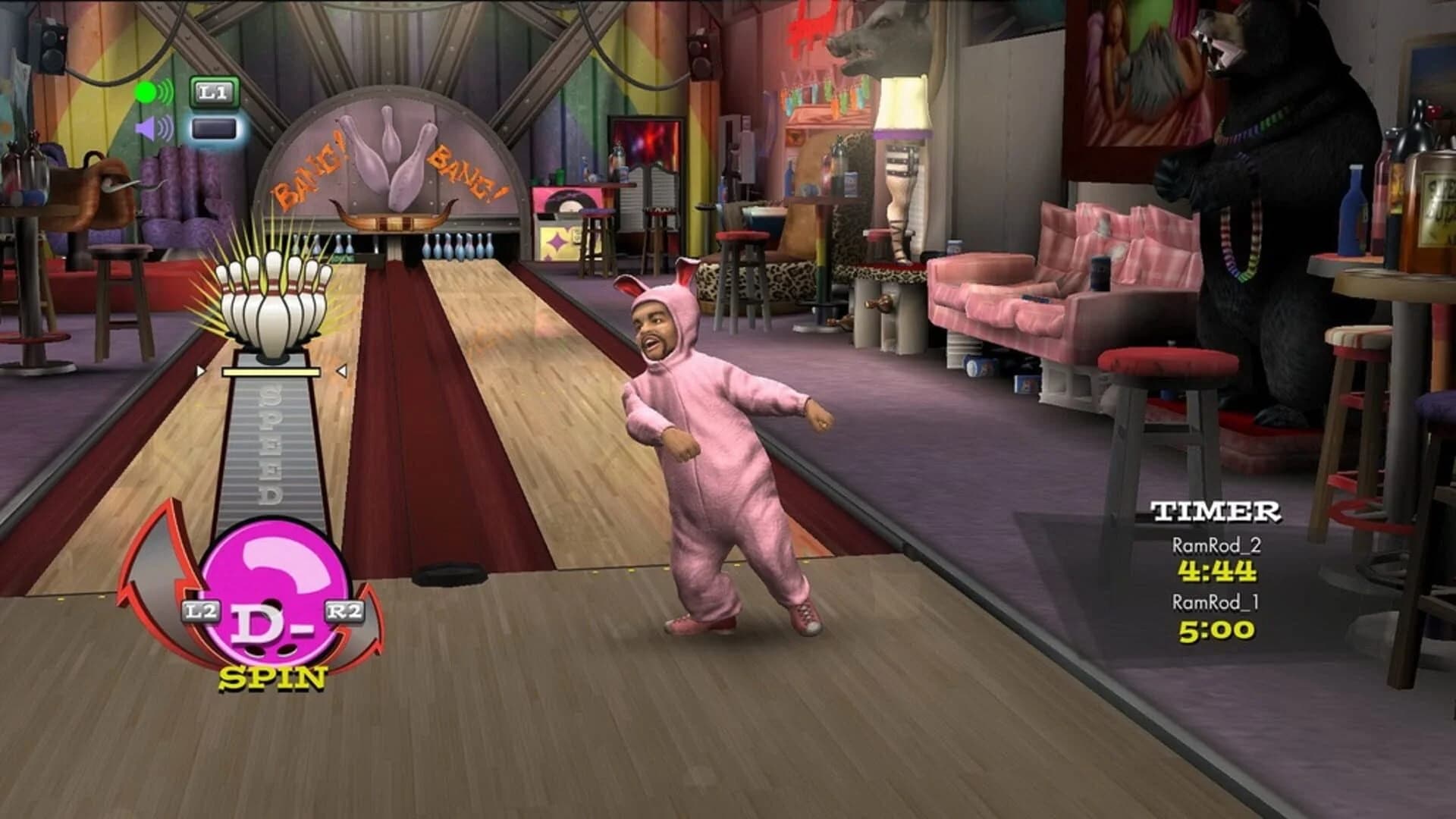
Task: Select the purple speaker audio icon
Action: point(144,127)
